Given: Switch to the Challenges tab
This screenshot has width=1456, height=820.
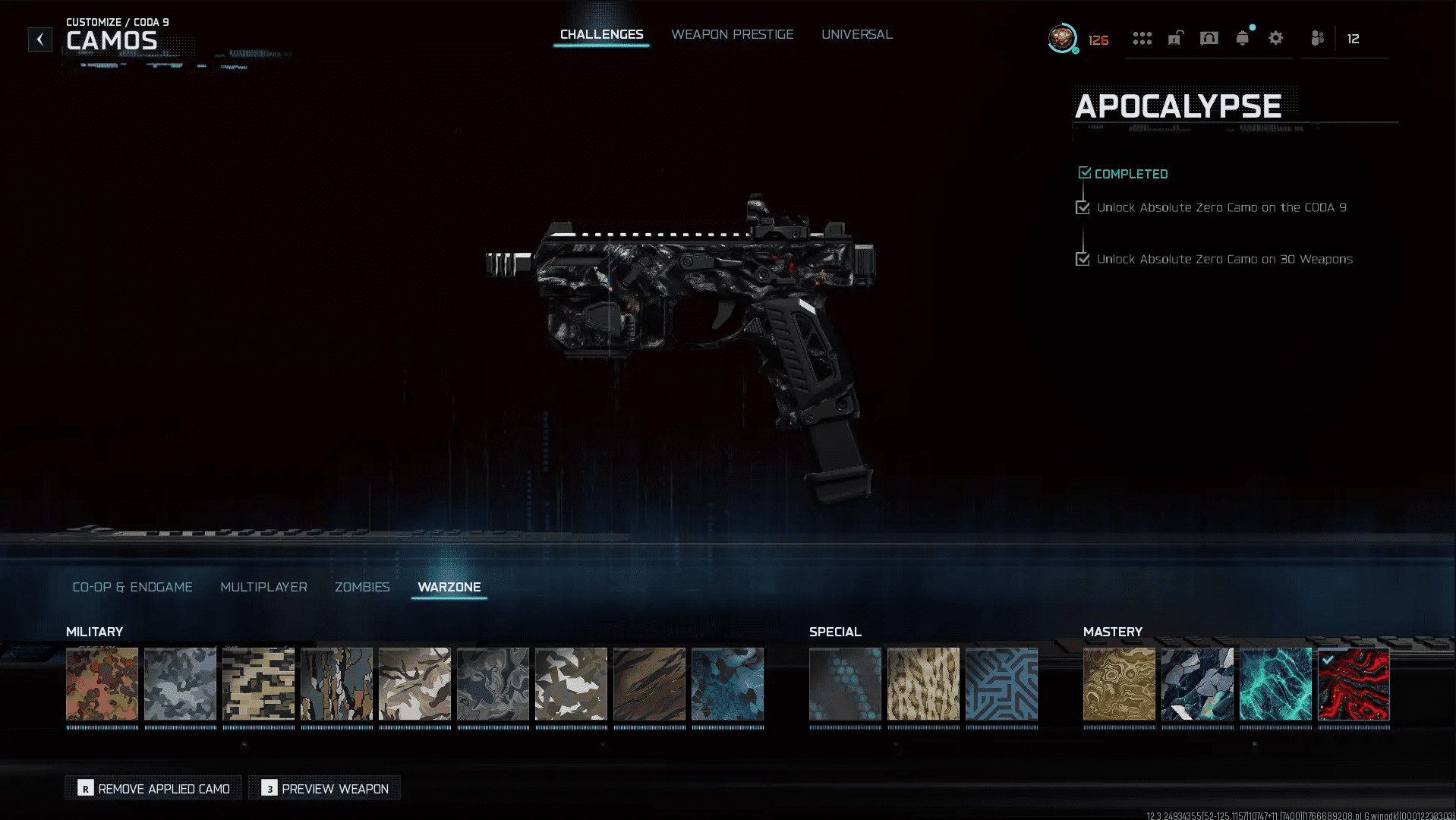Looking at the screenshot, I should [601, 35].
